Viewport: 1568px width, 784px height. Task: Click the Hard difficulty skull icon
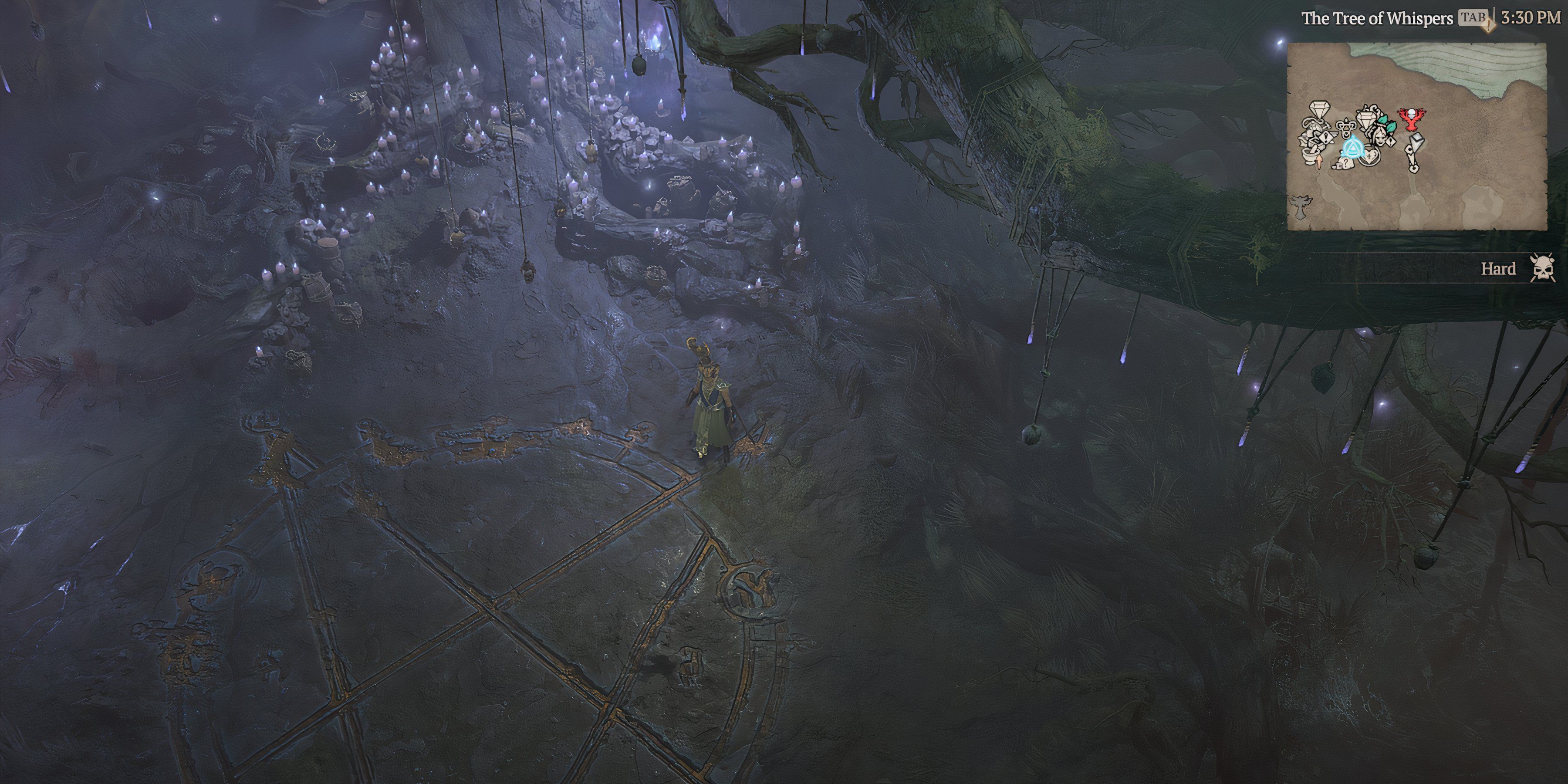point(1542,268)
